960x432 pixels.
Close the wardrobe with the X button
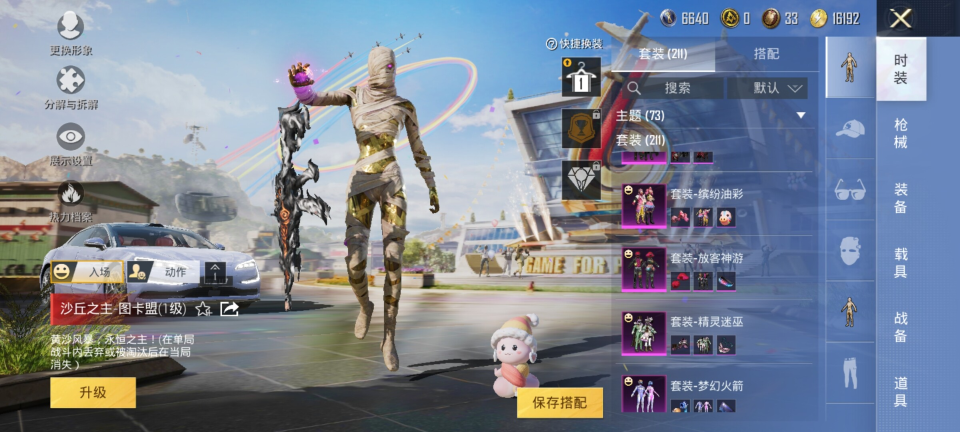[x=900, y=18]
